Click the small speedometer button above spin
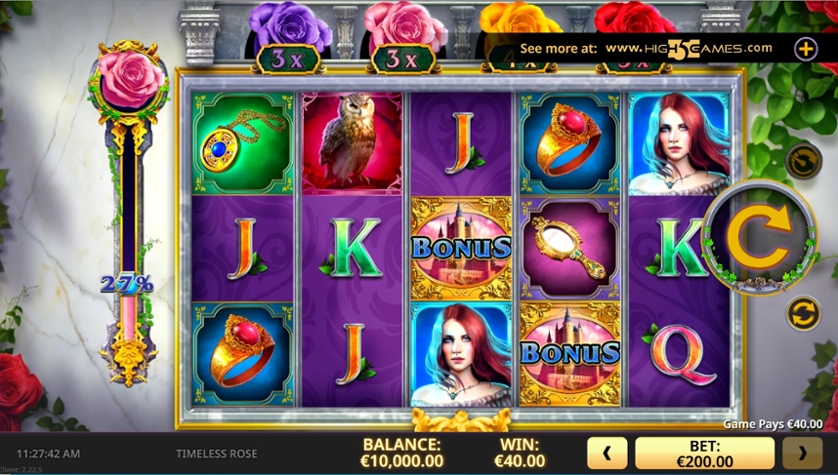This screenshot has height=475, width=838. click(x=803, y=160)
